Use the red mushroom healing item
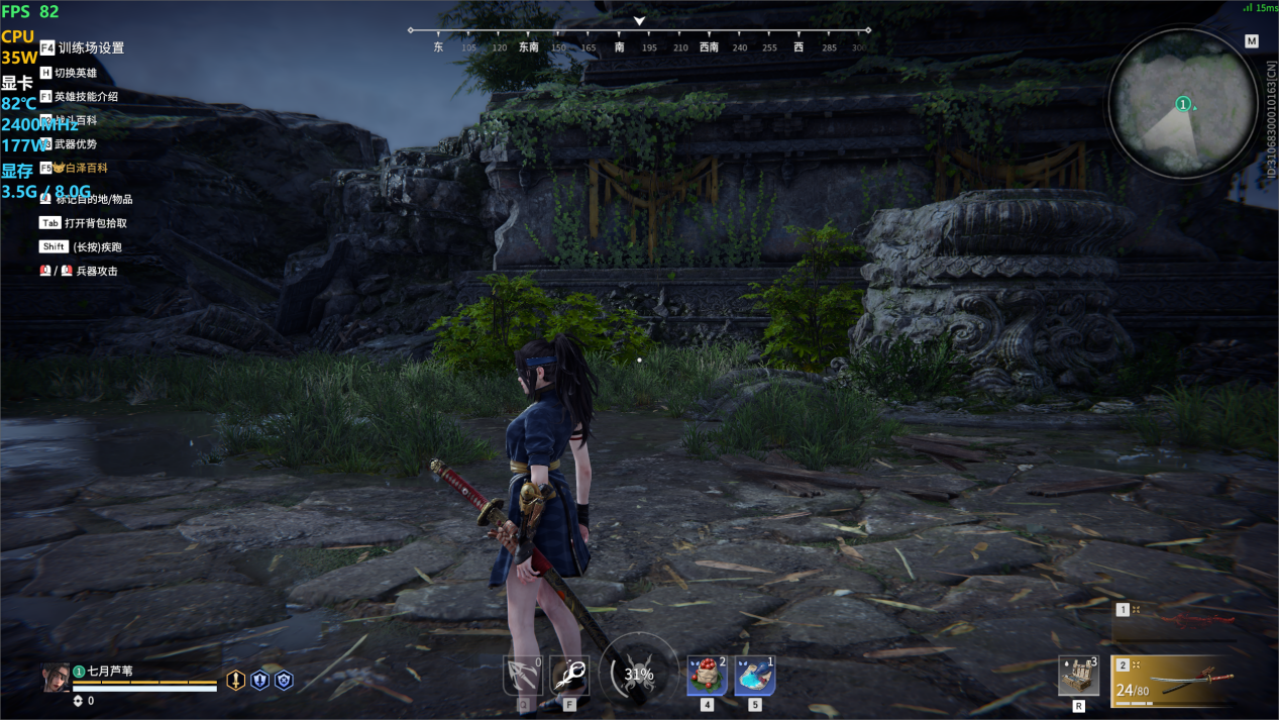The image size is (1279, 720). point(707,675)
